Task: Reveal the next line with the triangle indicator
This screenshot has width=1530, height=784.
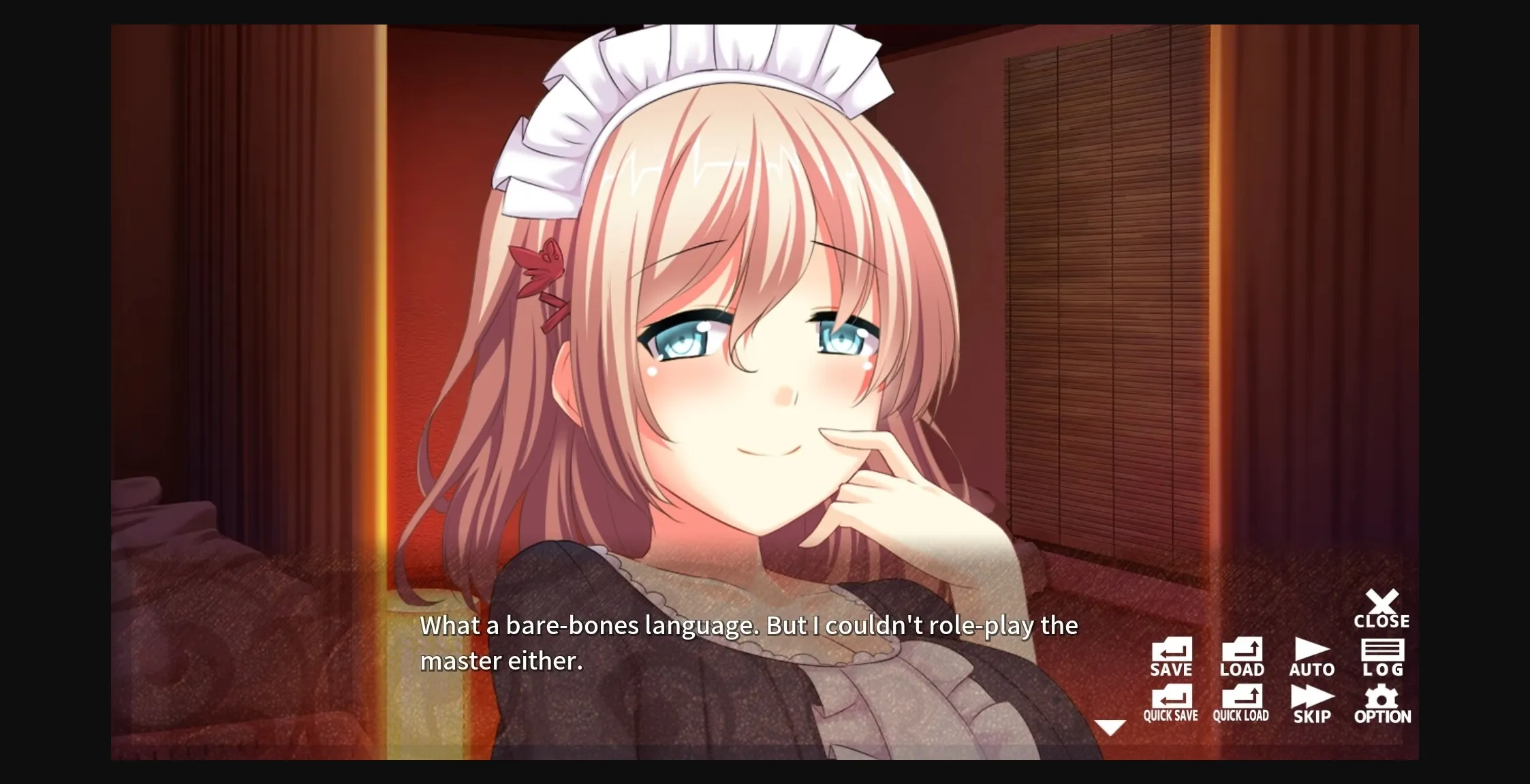Action: 1112,728
